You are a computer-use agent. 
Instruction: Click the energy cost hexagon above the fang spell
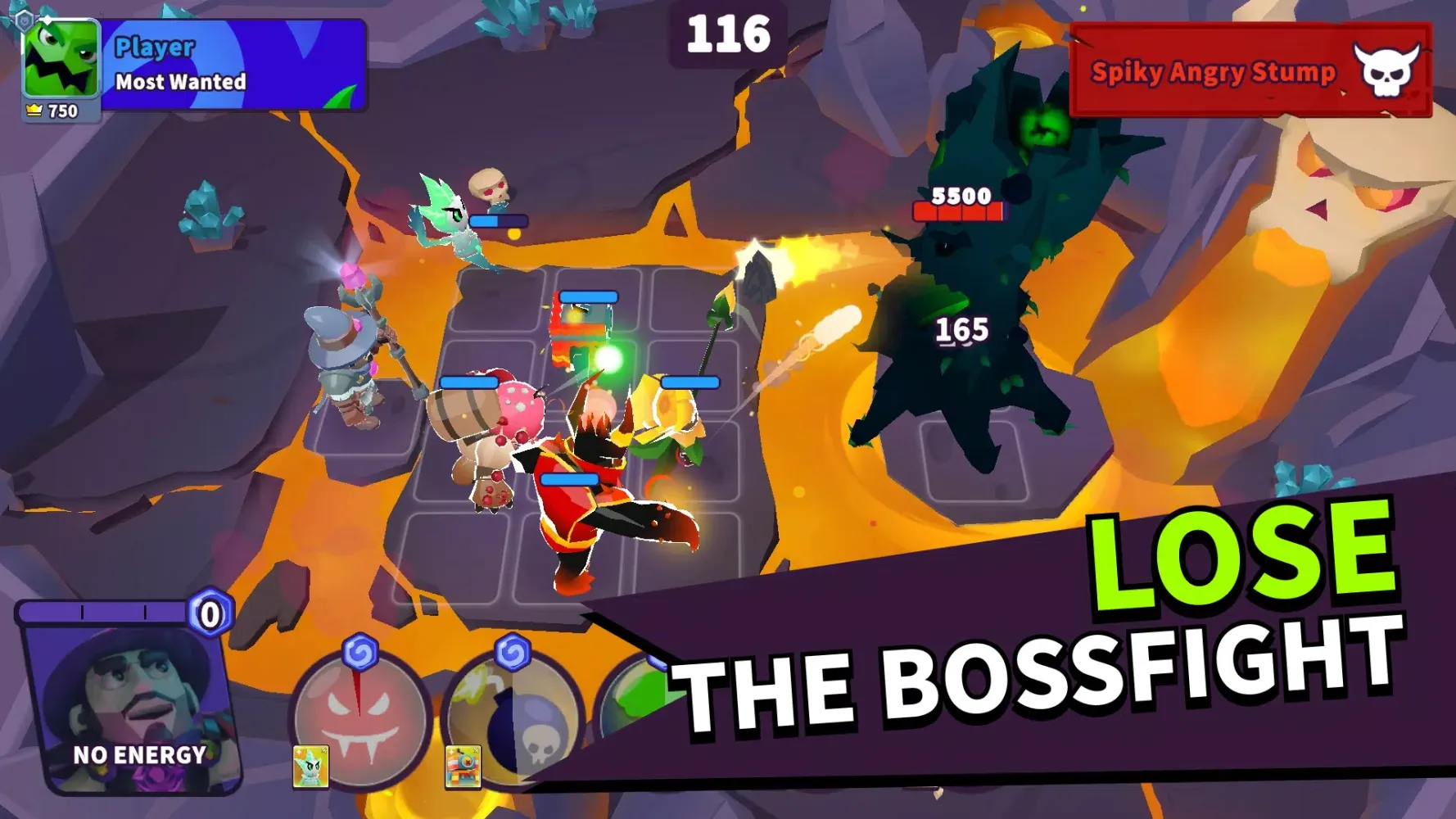(x=361, y=651)
